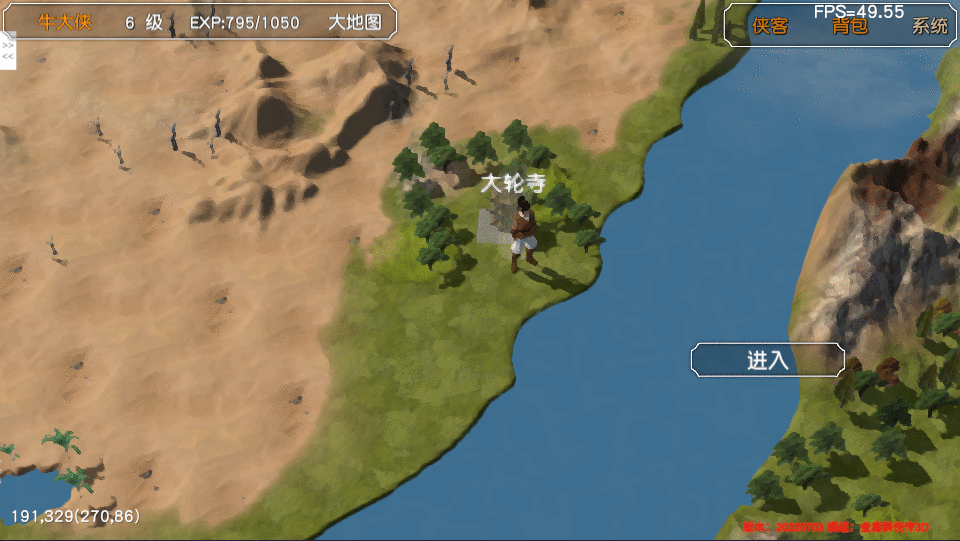Screen dimensions: 960x541
Task: Open the 系统 system menu
Action: point(929,27)
